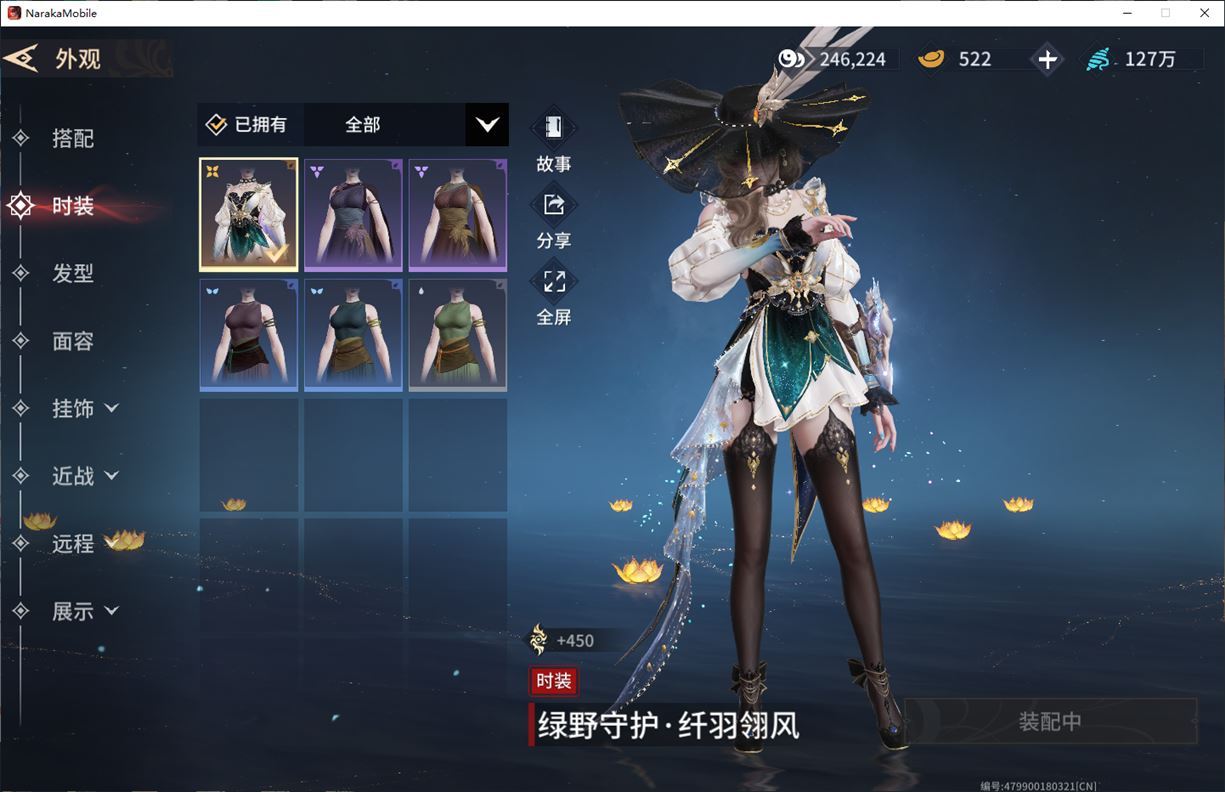The height and width of the screenshot is (792, 1225).
Task: Open the 远程 ranged category
Action: pos(72,543)
